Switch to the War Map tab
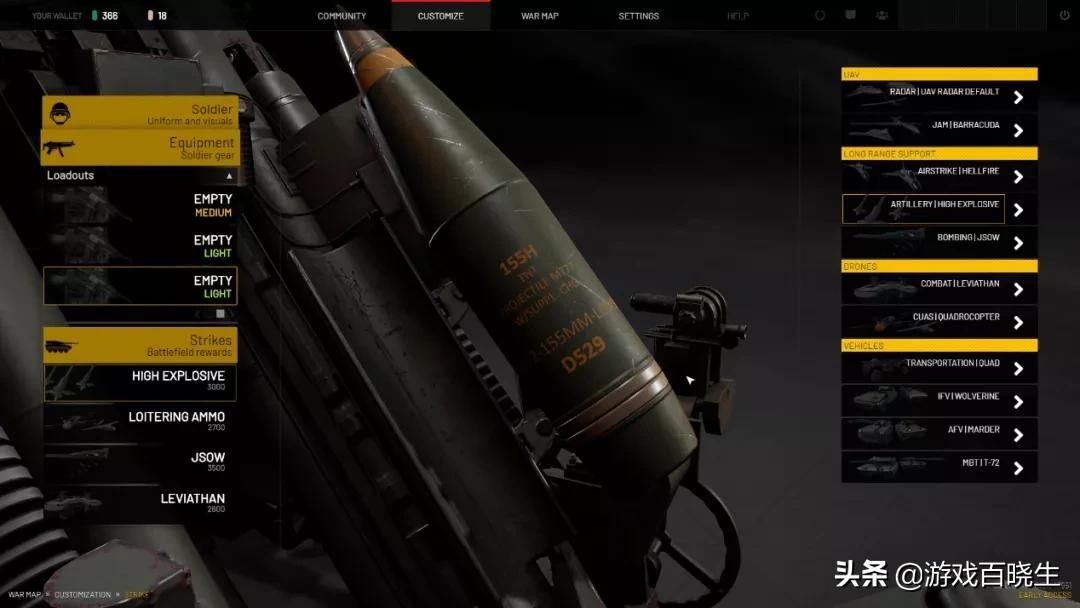The height and width of the screenshot is (608, 1080). [x=540, y=16]
